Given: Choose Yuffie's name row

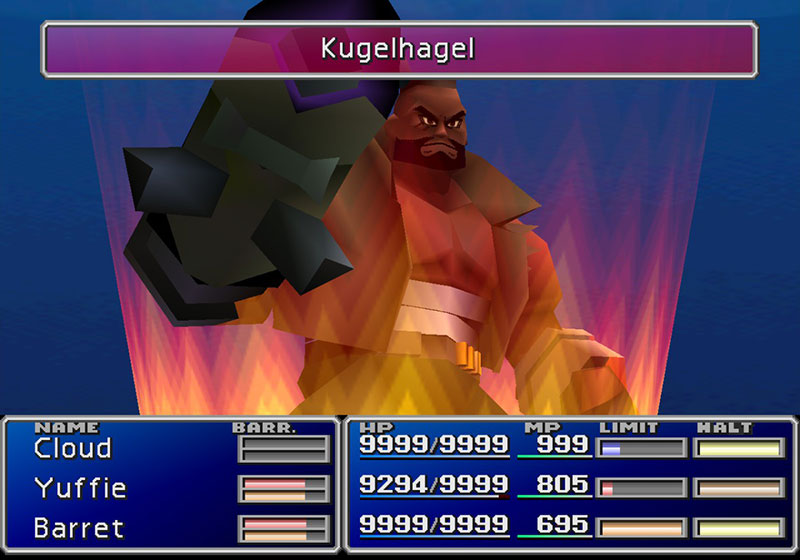Looking at the screenshot, I should coord(80,488).
